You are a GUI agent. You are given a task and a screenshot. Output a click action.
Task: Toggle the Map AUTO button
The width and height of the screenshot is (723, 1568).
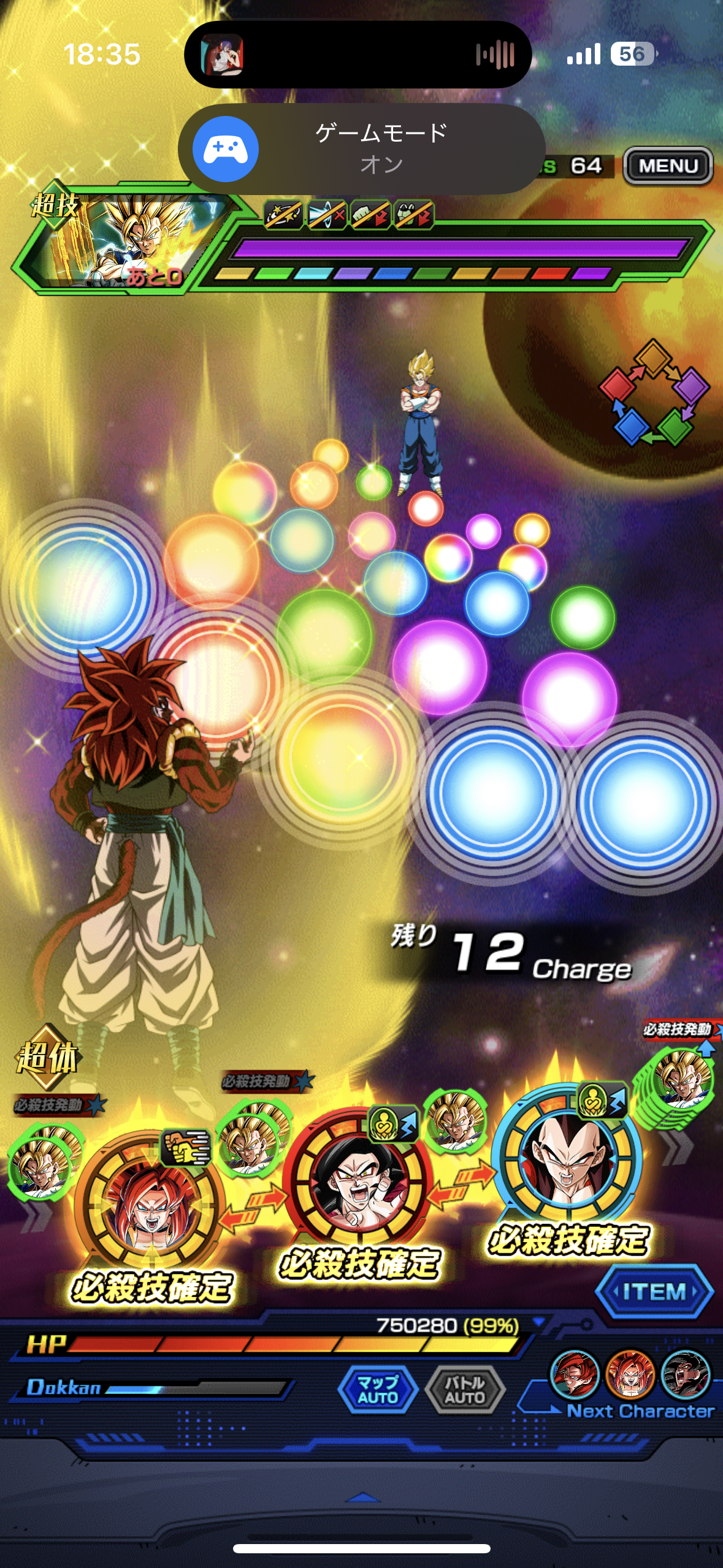(378, 1389)
